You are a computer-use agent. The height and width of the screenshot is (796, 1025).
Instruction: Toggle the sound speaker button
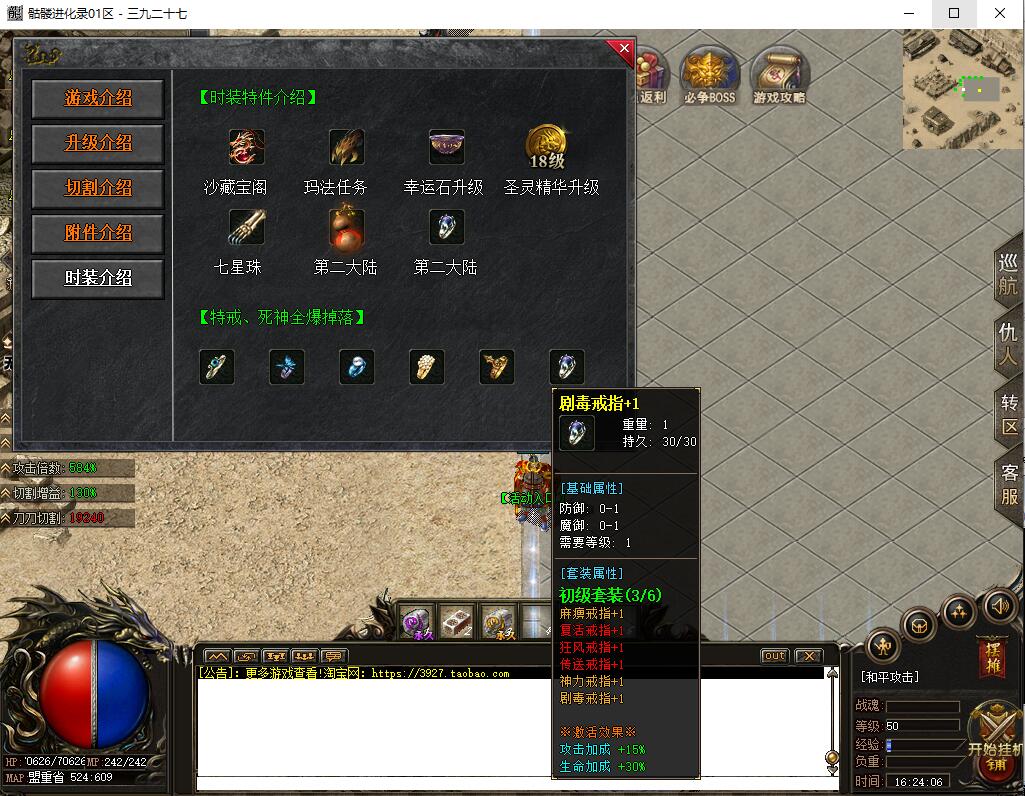(x=1001, y=606)
